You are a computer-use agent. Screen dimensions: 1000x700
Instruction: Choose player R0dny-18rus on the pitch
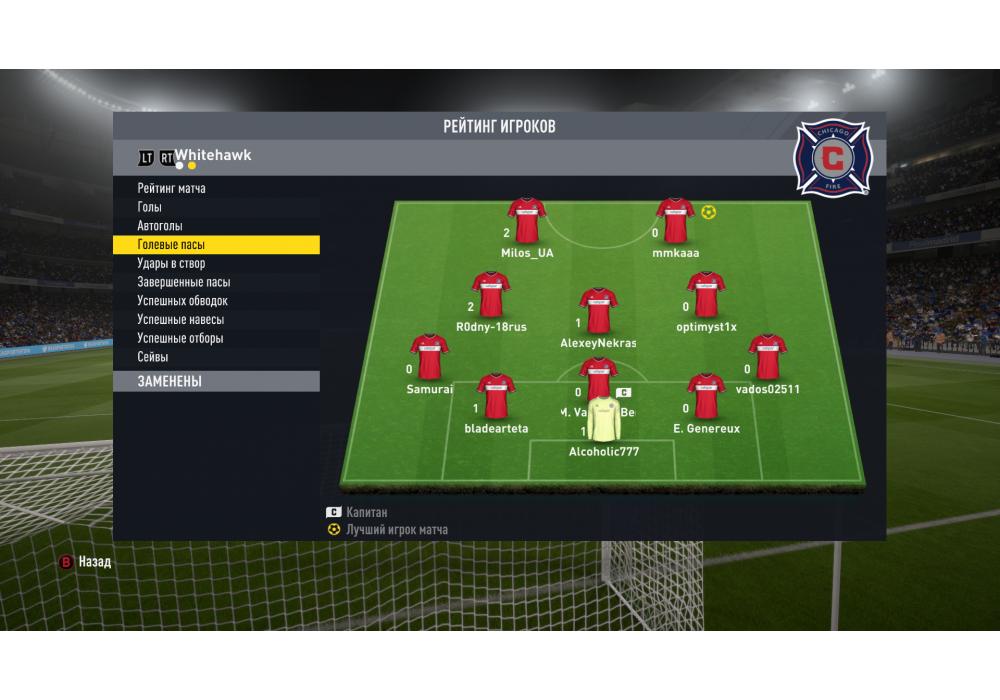click(491, 295)
